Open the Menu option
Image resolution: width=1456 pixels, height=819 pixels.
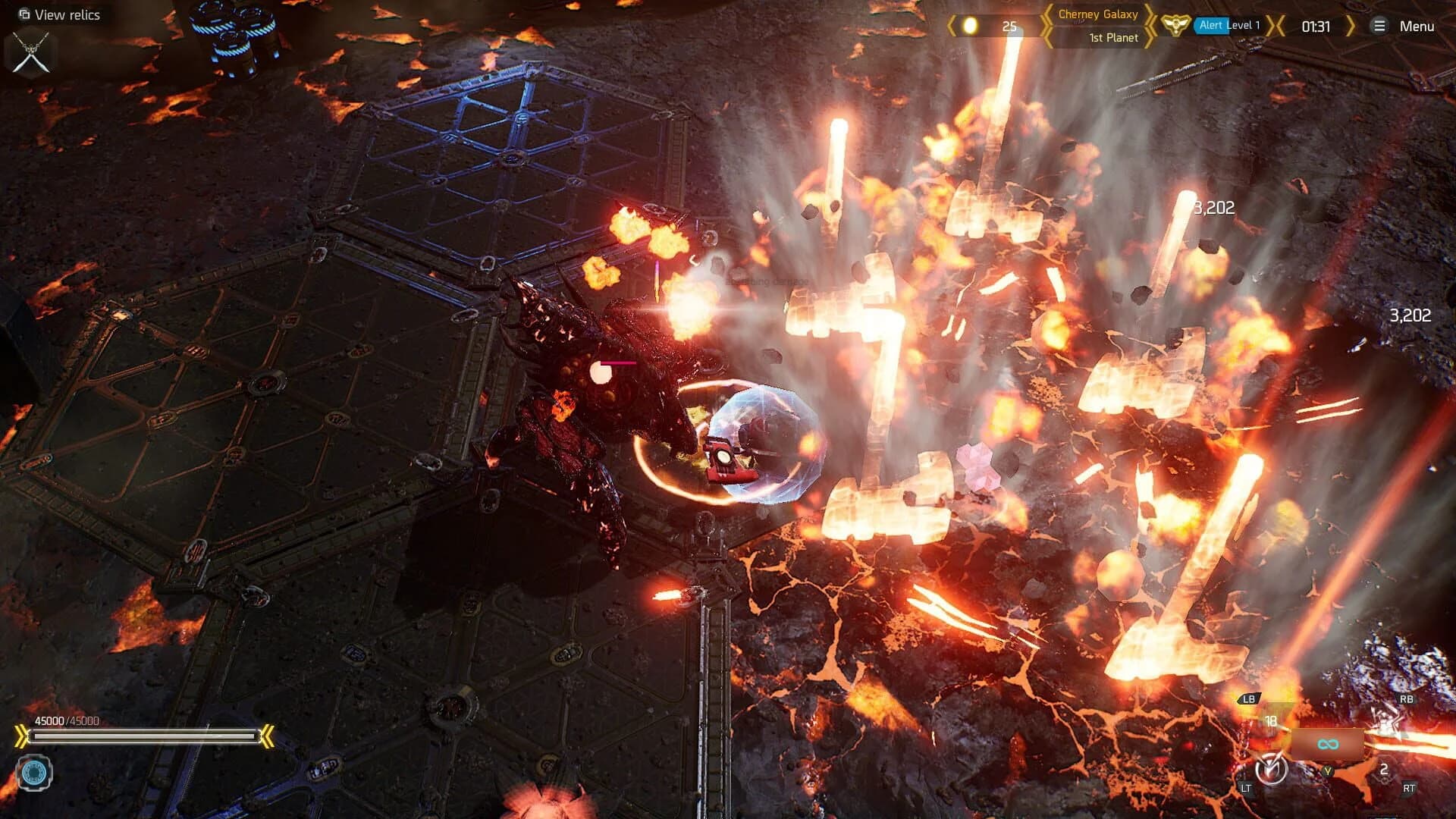[x=1417, y=26]
